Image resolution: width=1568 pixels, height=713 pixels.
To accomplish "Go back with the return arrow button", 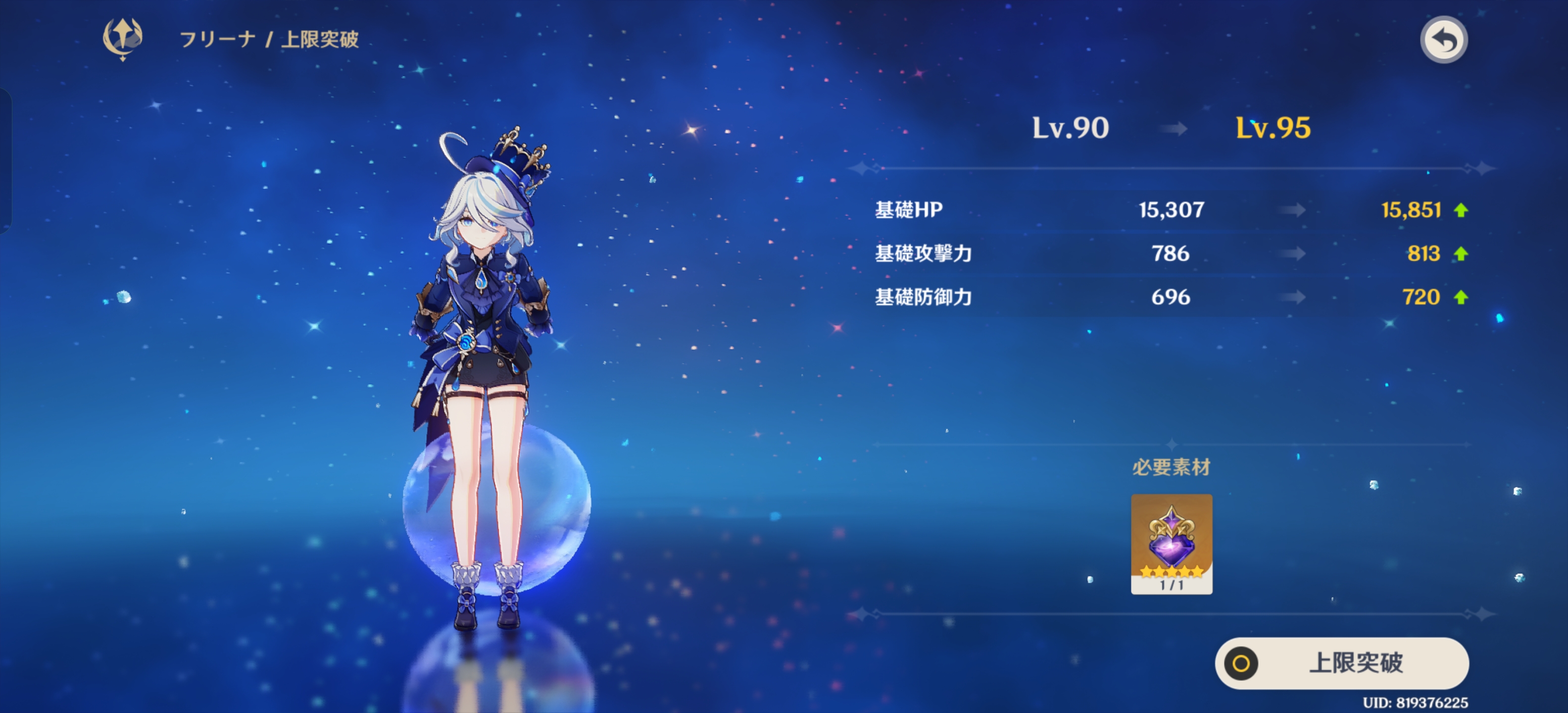I will click(x=1443, y=40).
